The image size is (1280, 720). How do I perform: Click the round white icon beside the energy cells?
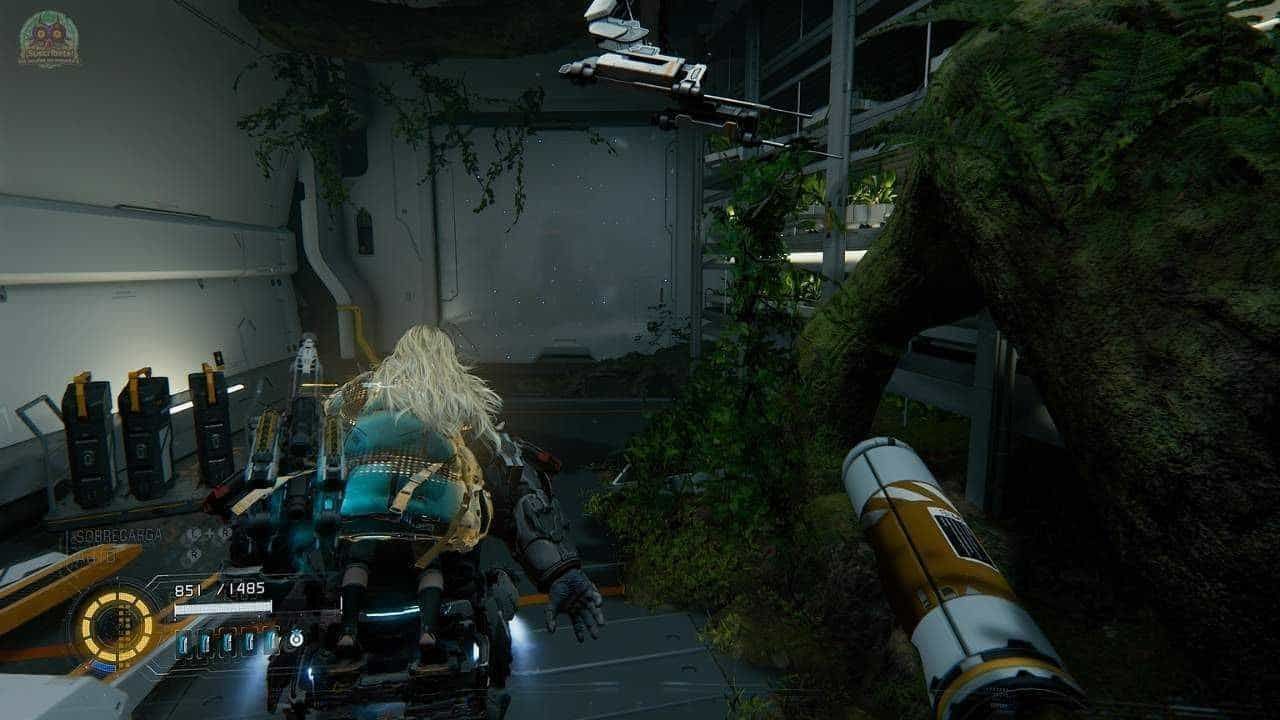(296, 638)
